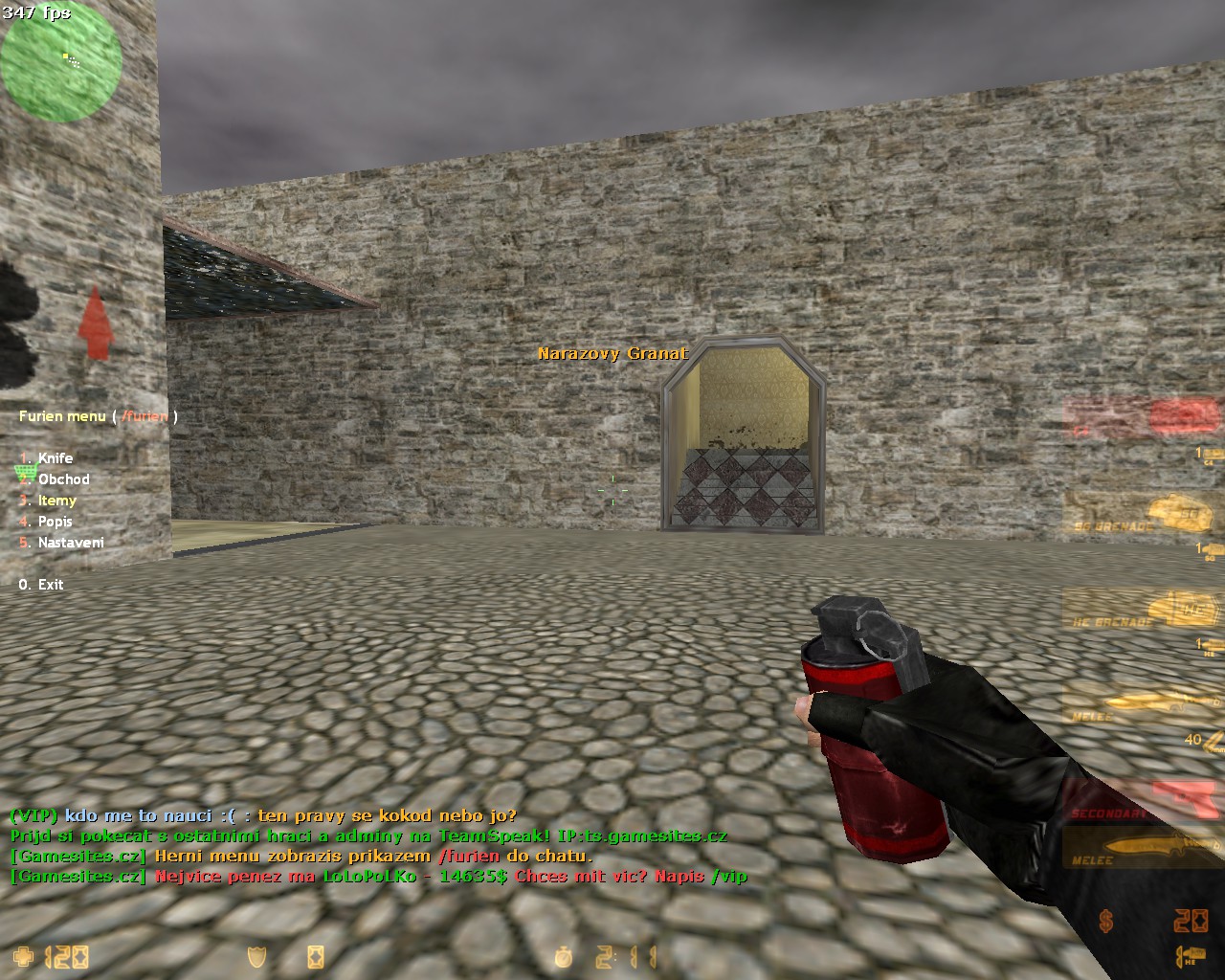The height and width of the screenshot is (980, 1225).
Task: Open the Popis menu entry
Action: point(55,522)
